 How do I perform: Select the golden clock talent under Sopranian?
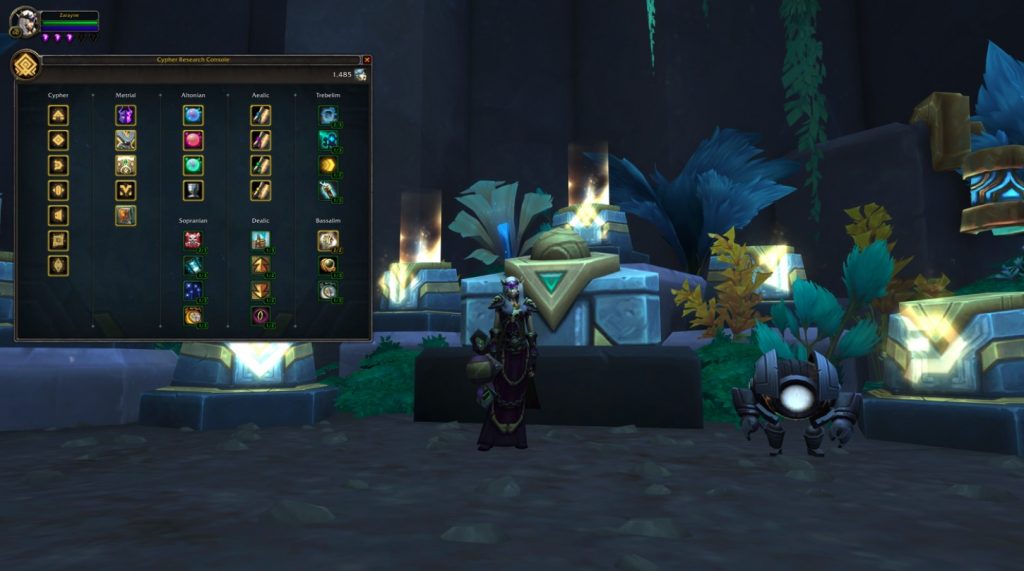[193, 315]
